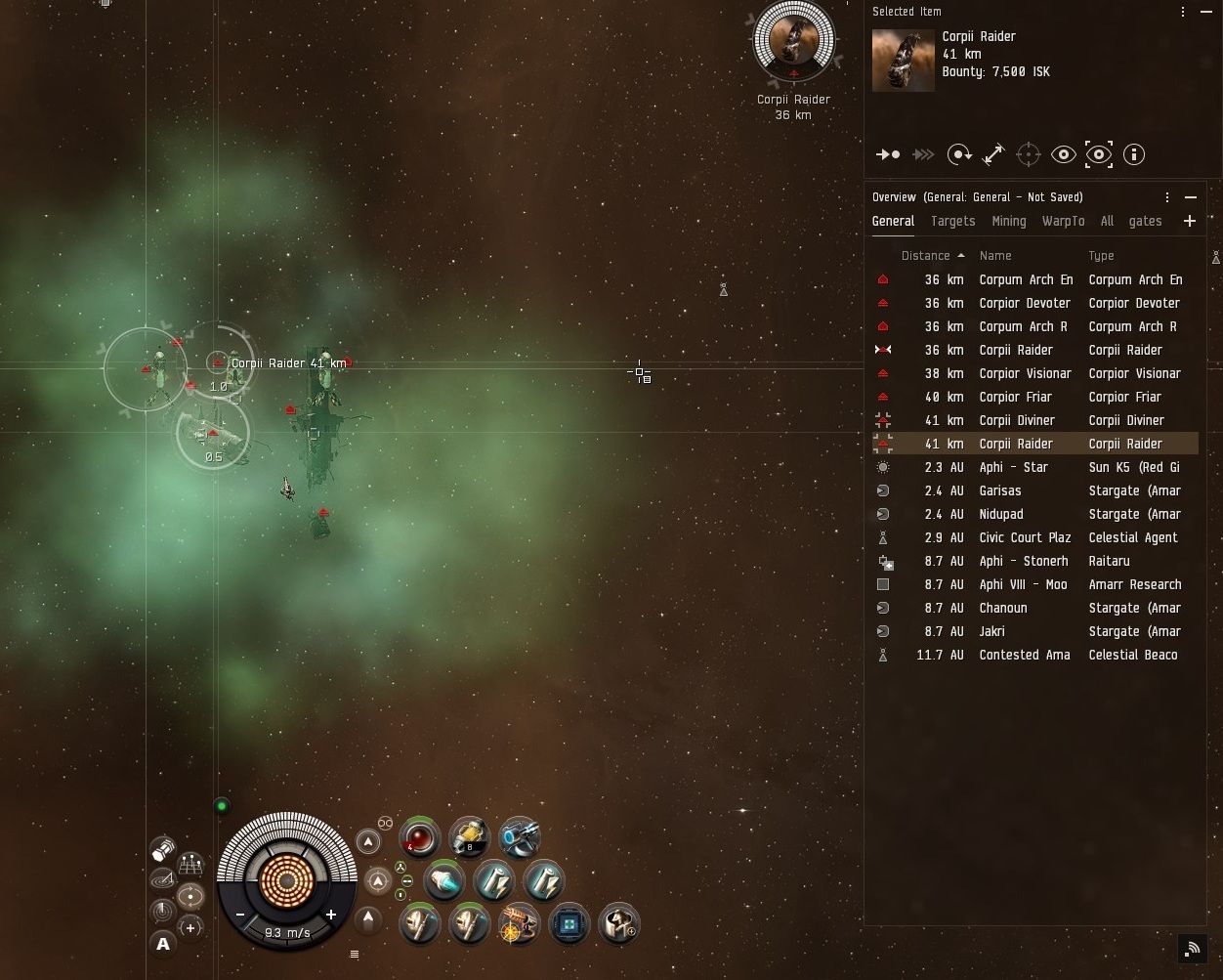Image resolution: width=1223 pixels, height=980 pixels.
Task: Orbit the selected Corpii Raider
Action: (959, 154)
